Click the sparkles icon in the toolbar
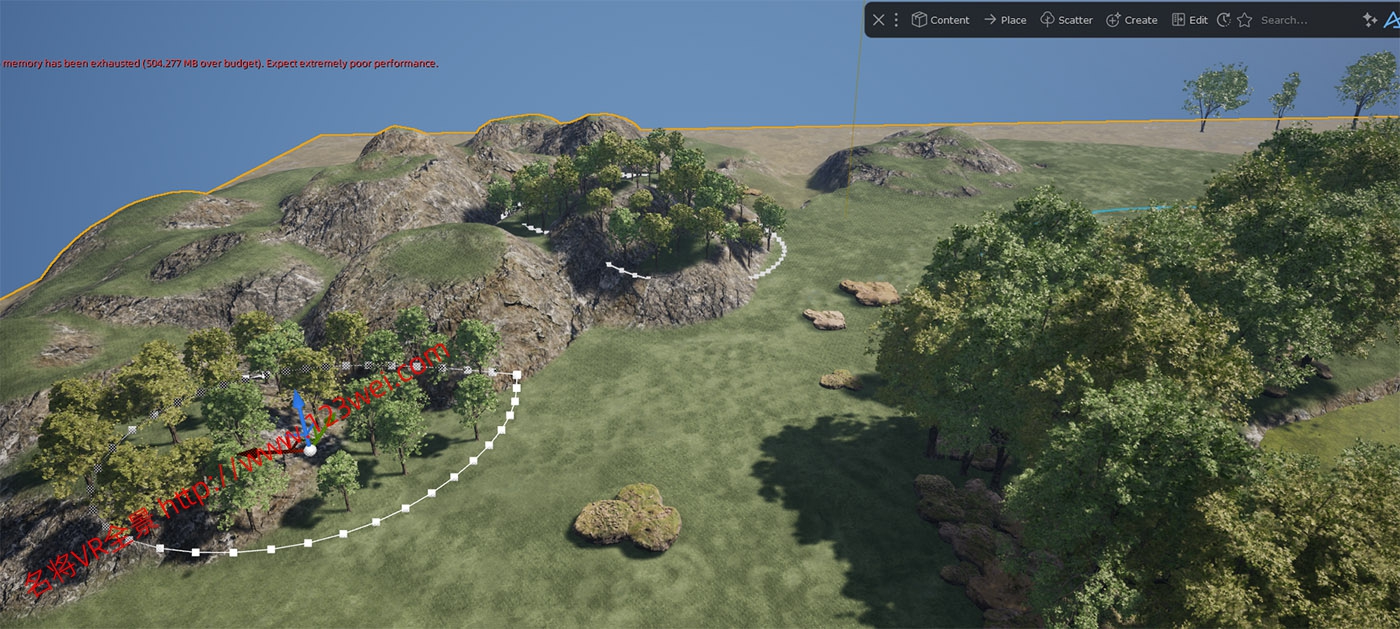This screenshot has width=1400, height=629. pyautogui.click(x=1370, y=20)
